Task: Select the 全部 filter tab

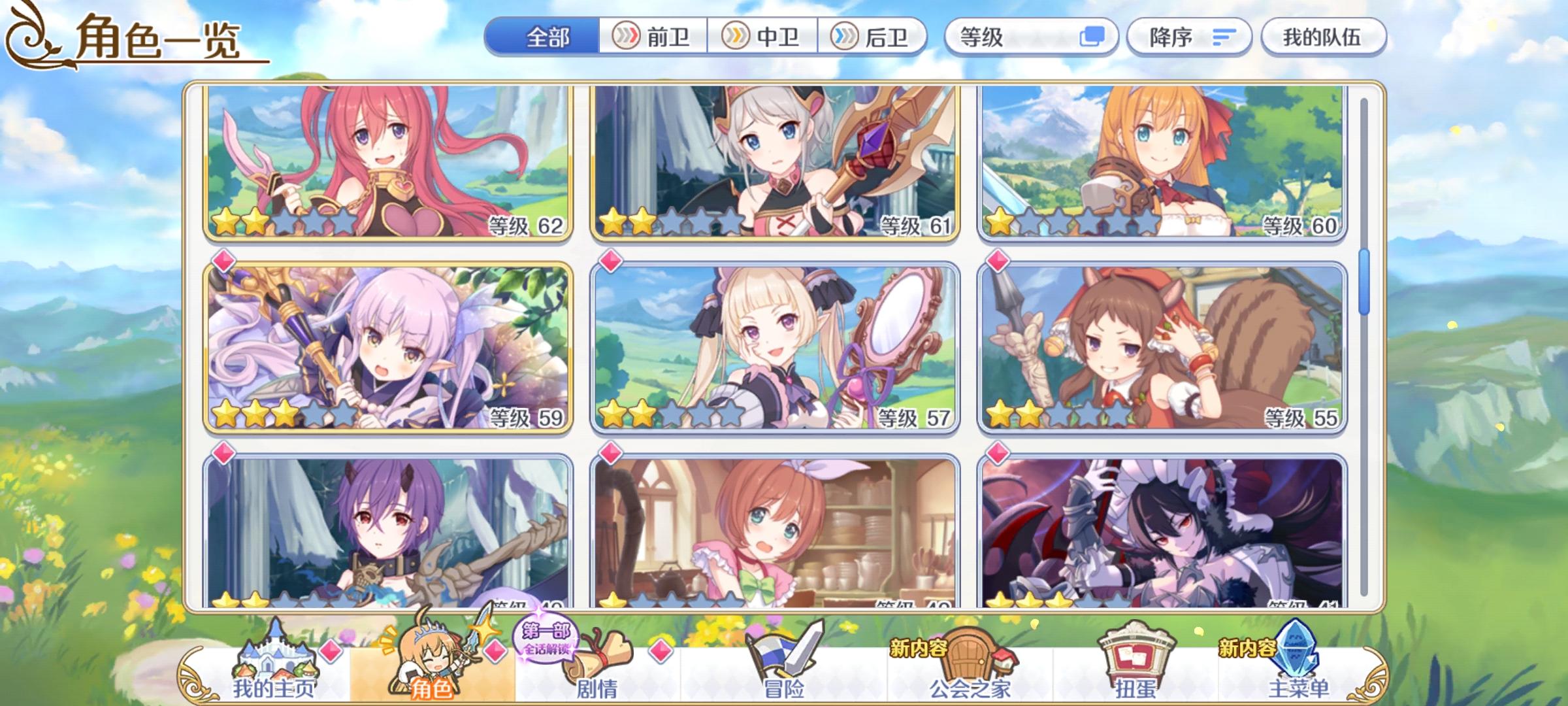Action: point(549,38)
